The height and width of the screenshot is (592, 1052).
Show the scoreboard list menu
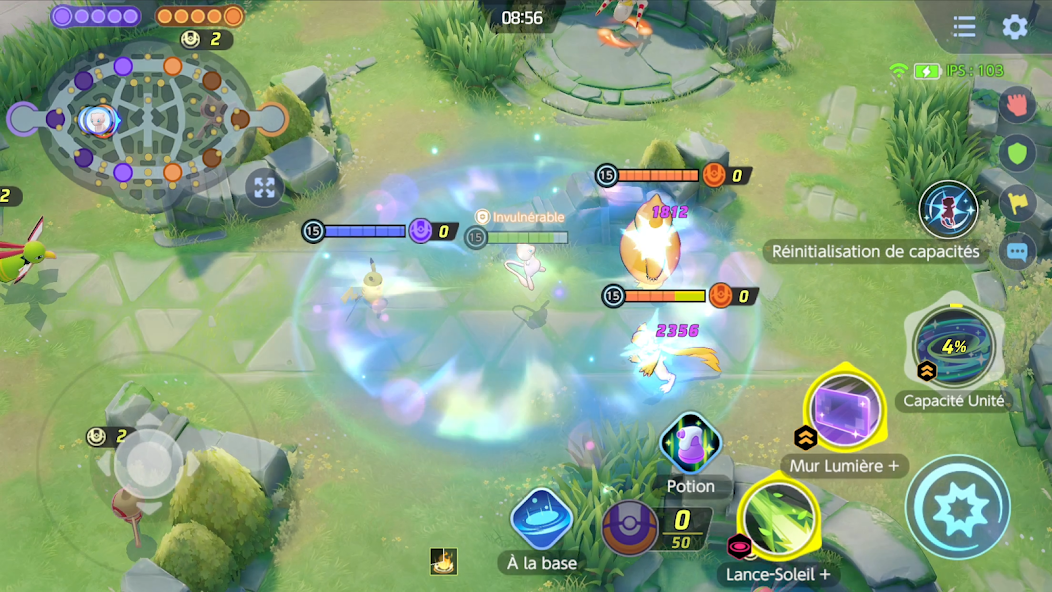[x=964, y=27]
